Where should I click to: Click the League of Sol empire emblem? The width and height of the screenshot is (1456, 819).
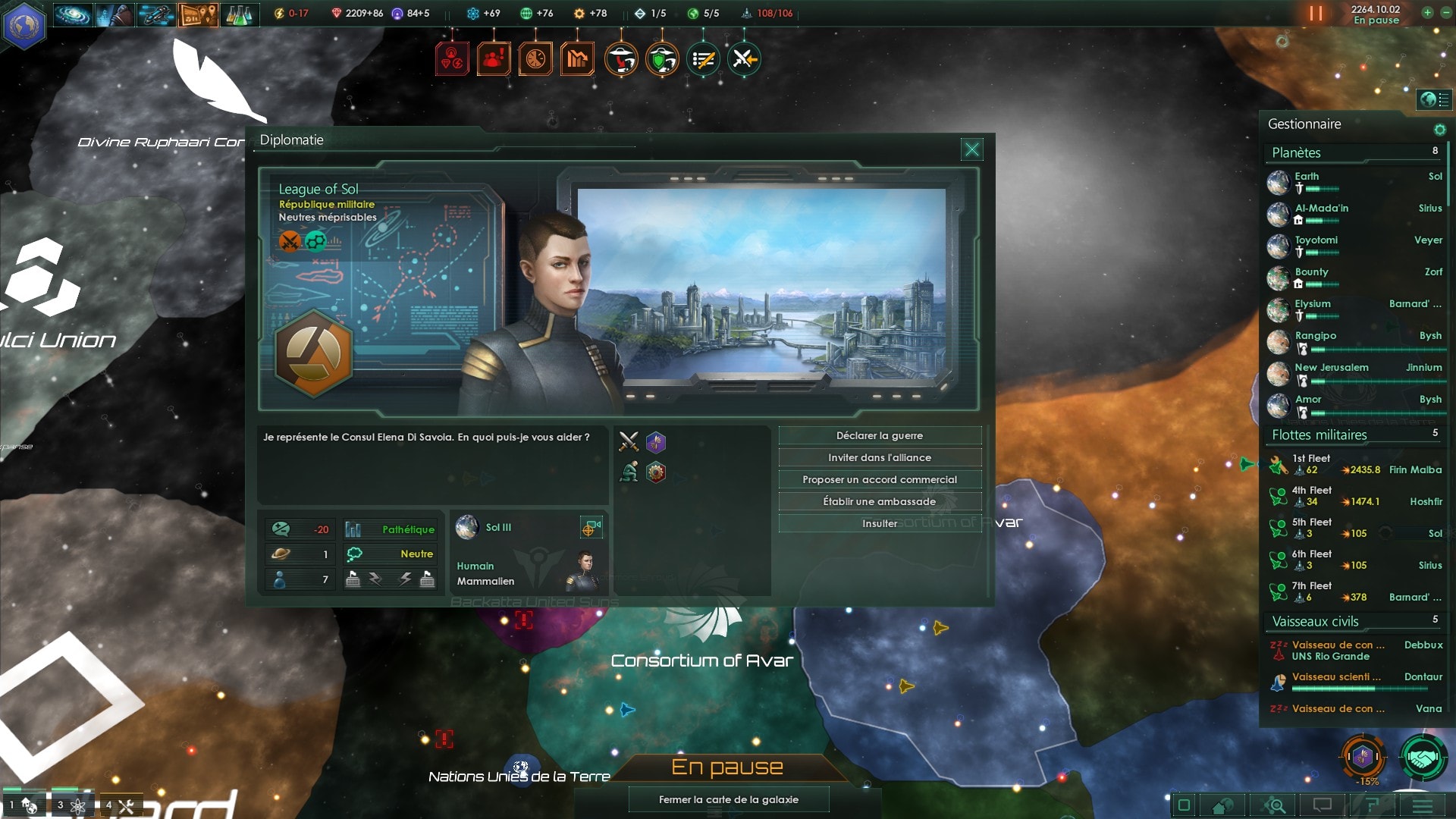coord(313,353)
